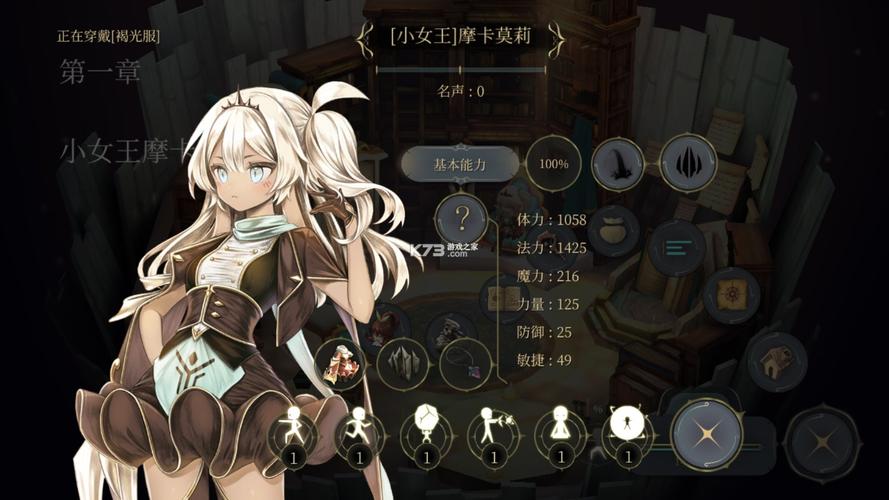Screen dimensions: 889x500
Task: Choose the spell casting figure skill icon
Action: click(493, 430)
